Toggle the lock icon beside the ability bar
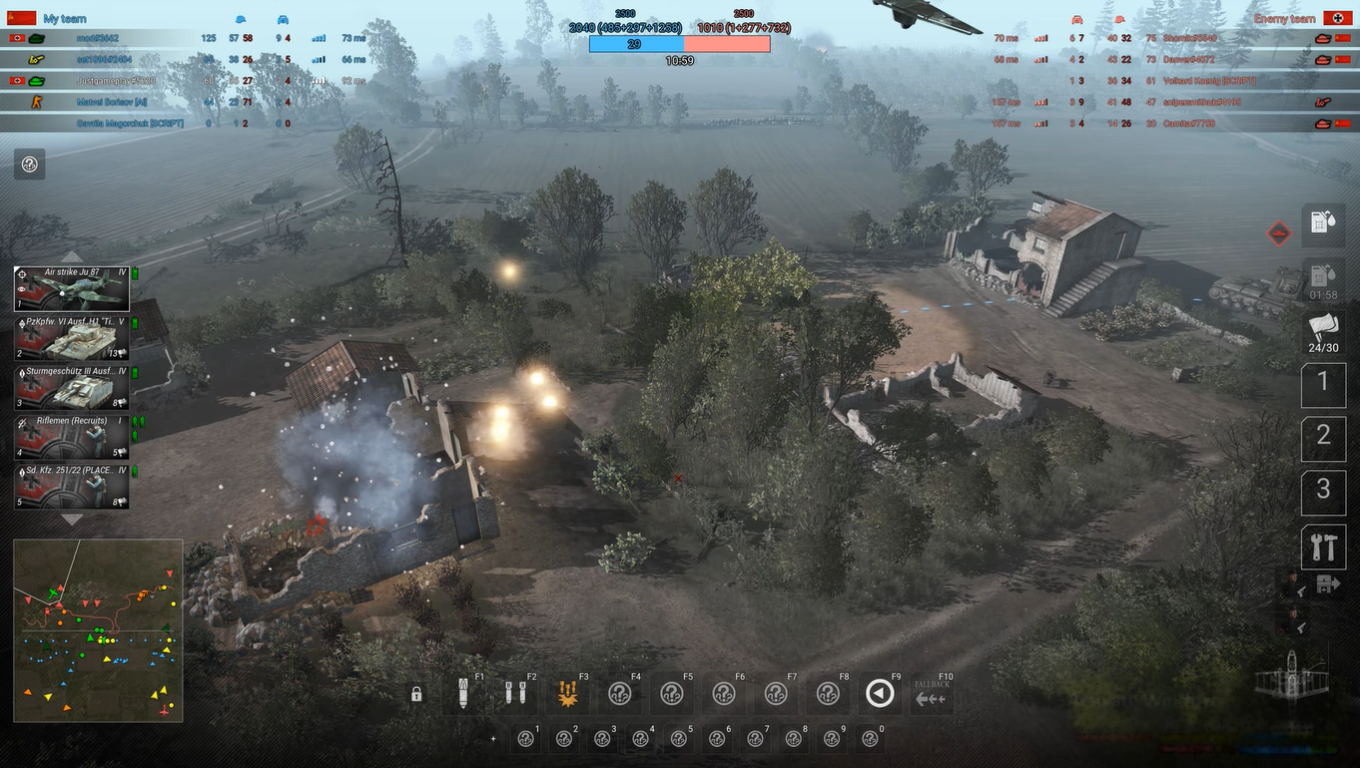The image size is (1360, 768). 416,693
